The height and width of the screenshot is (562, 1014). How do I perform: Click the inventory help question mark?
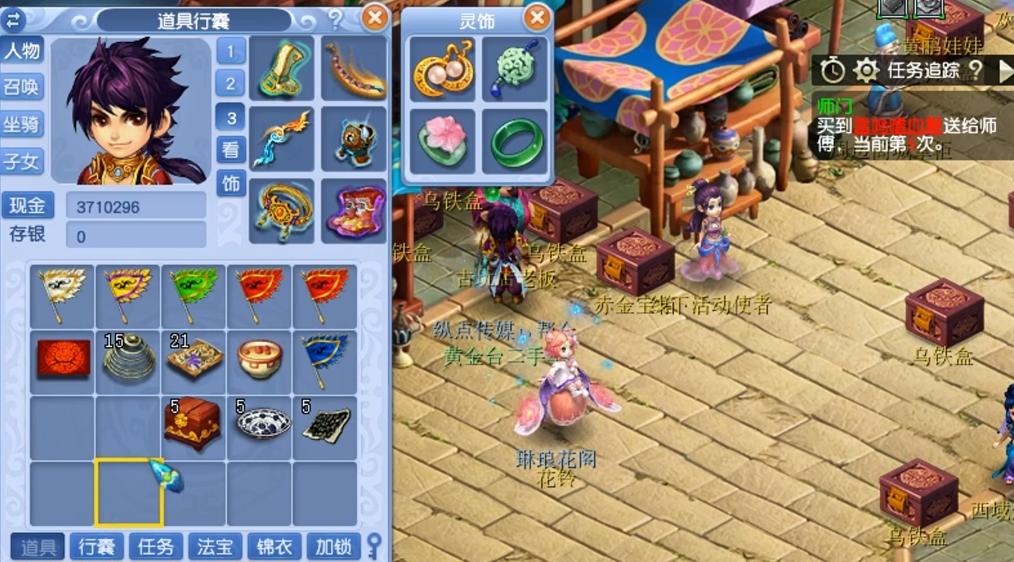(336, 18)
